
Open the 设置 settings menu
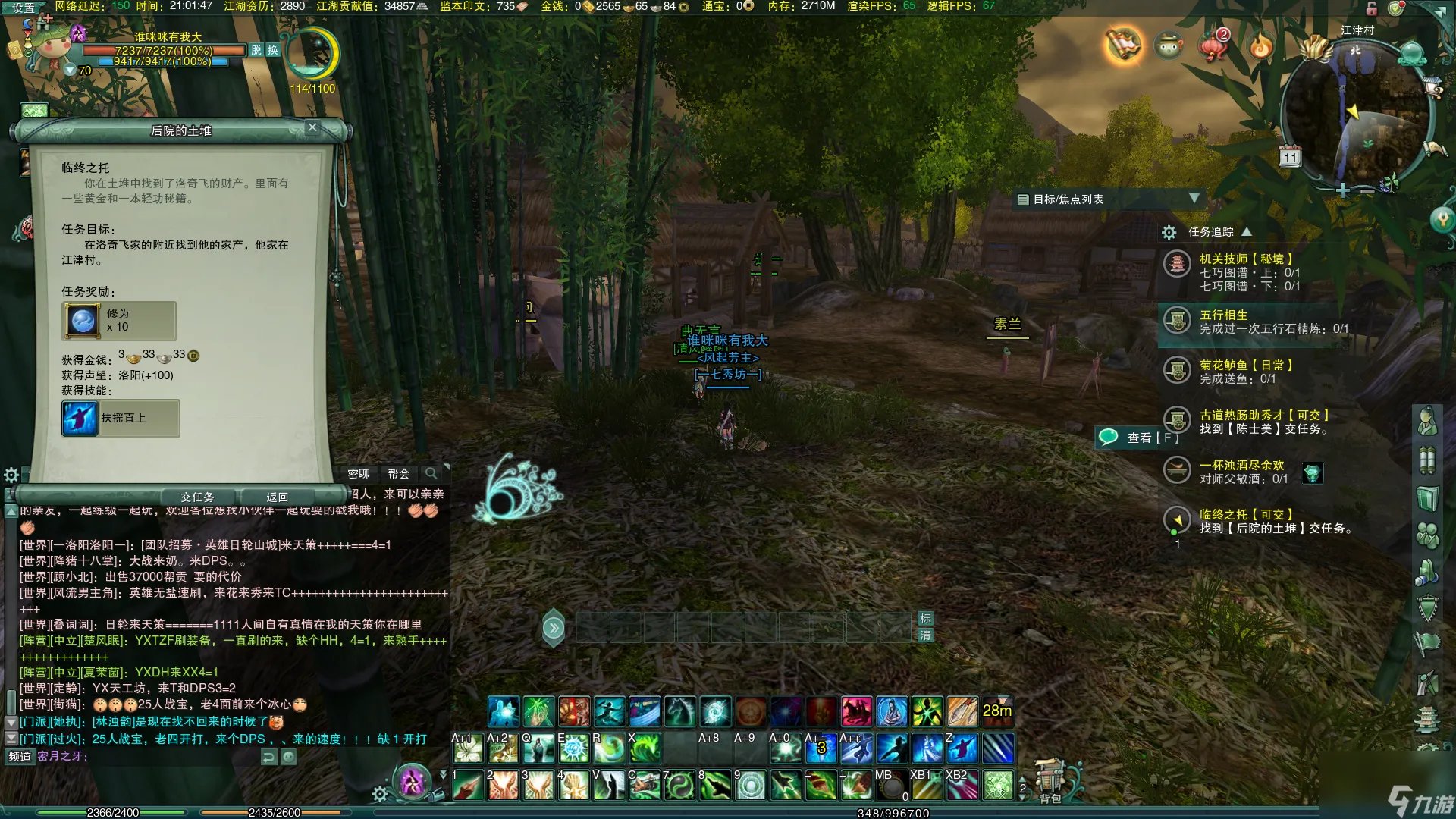click(x=23, y=8)
